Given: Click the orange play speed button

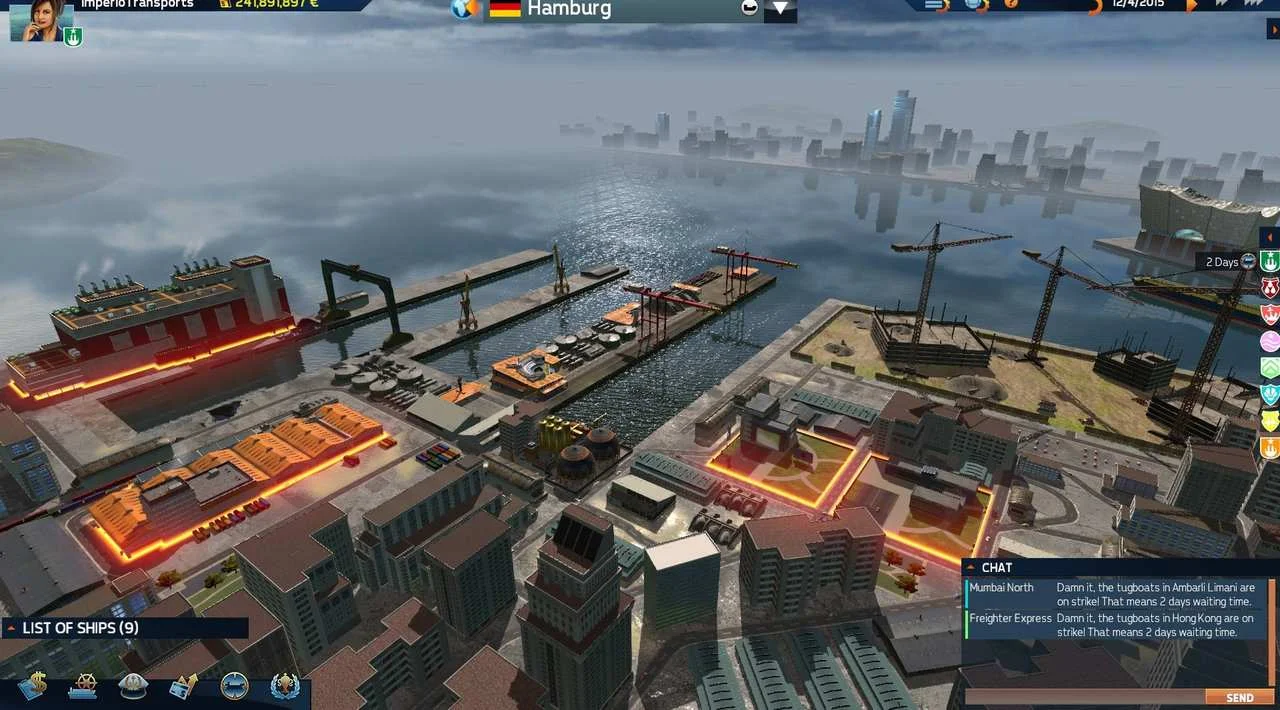Looking at the screenshot, I should click(x=1191, y=6).
